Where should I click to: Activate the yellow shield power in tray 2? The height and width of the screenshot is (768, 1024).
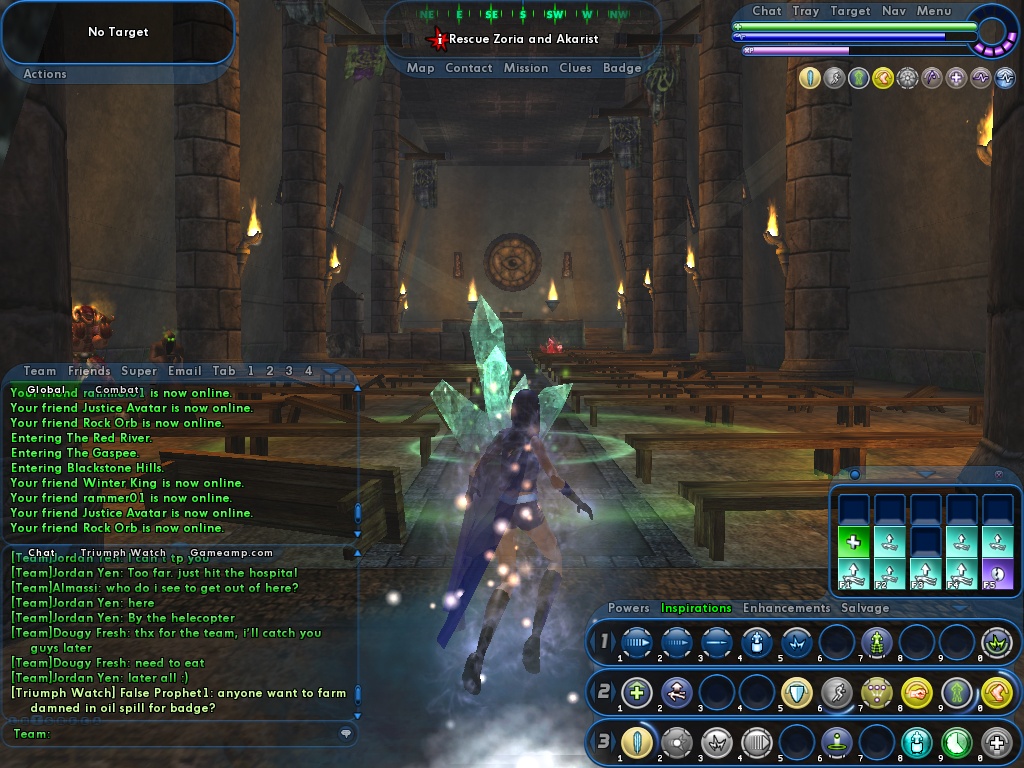(796, 691)
